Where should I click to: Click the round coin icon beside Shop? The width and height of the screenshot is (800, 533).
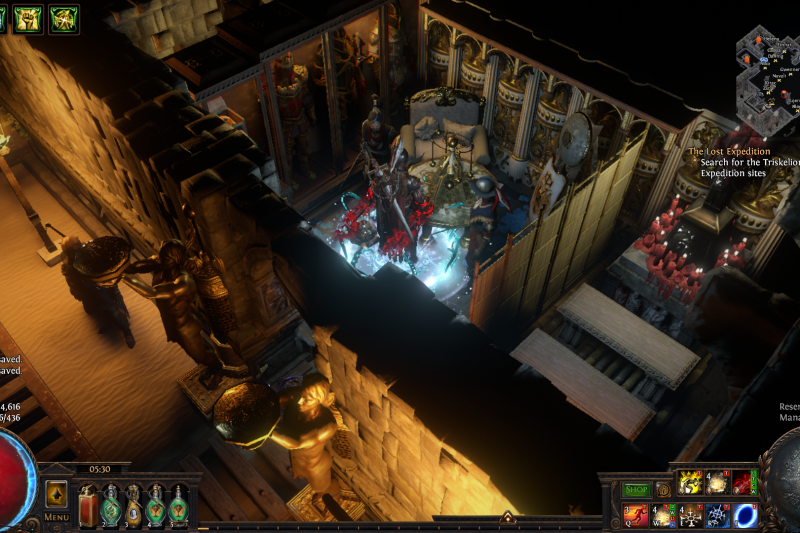pos(662,490)
